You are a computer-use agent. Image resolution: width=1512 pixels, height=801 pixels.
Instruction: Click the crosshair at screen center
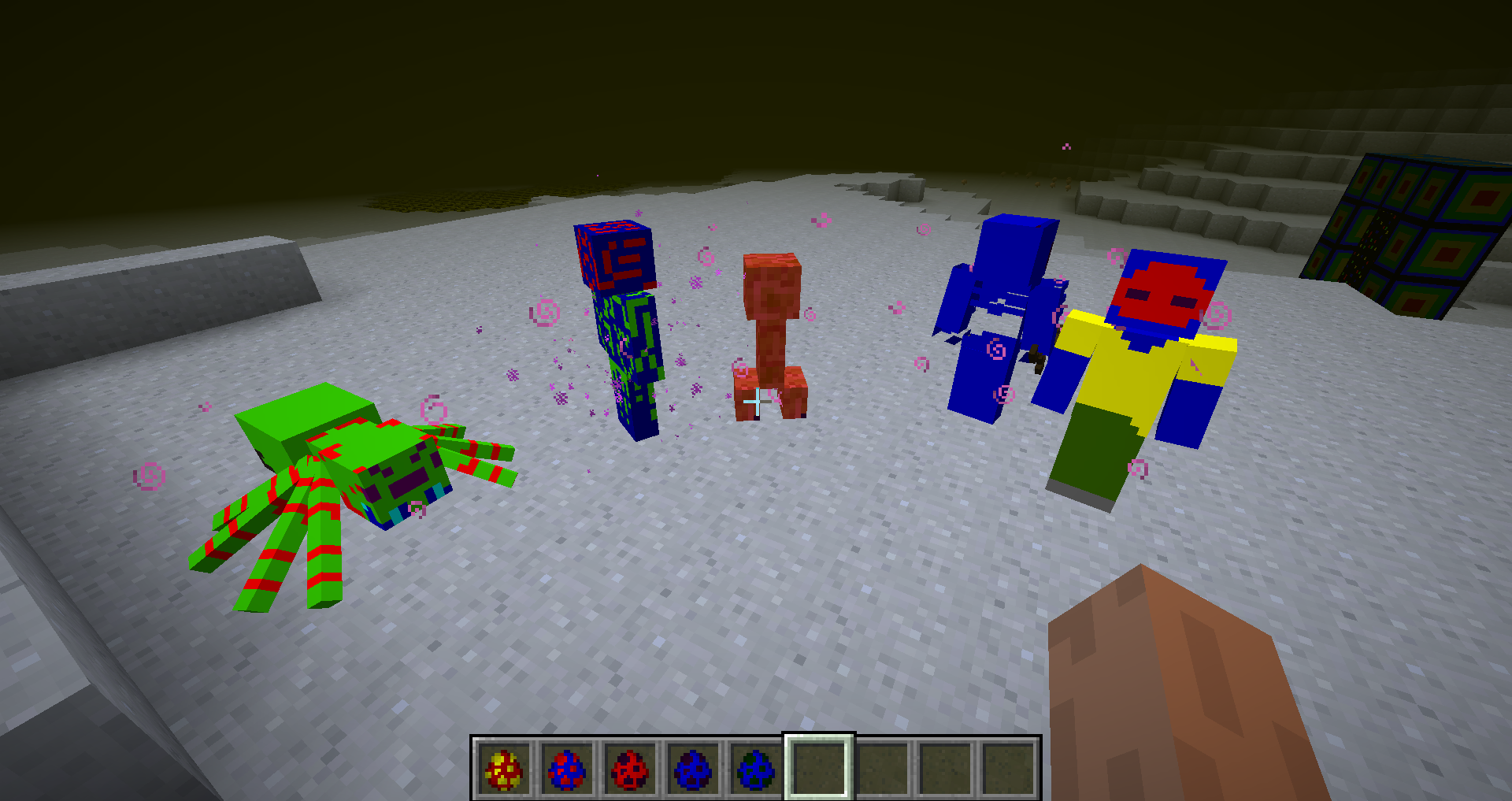pos(756,400)
